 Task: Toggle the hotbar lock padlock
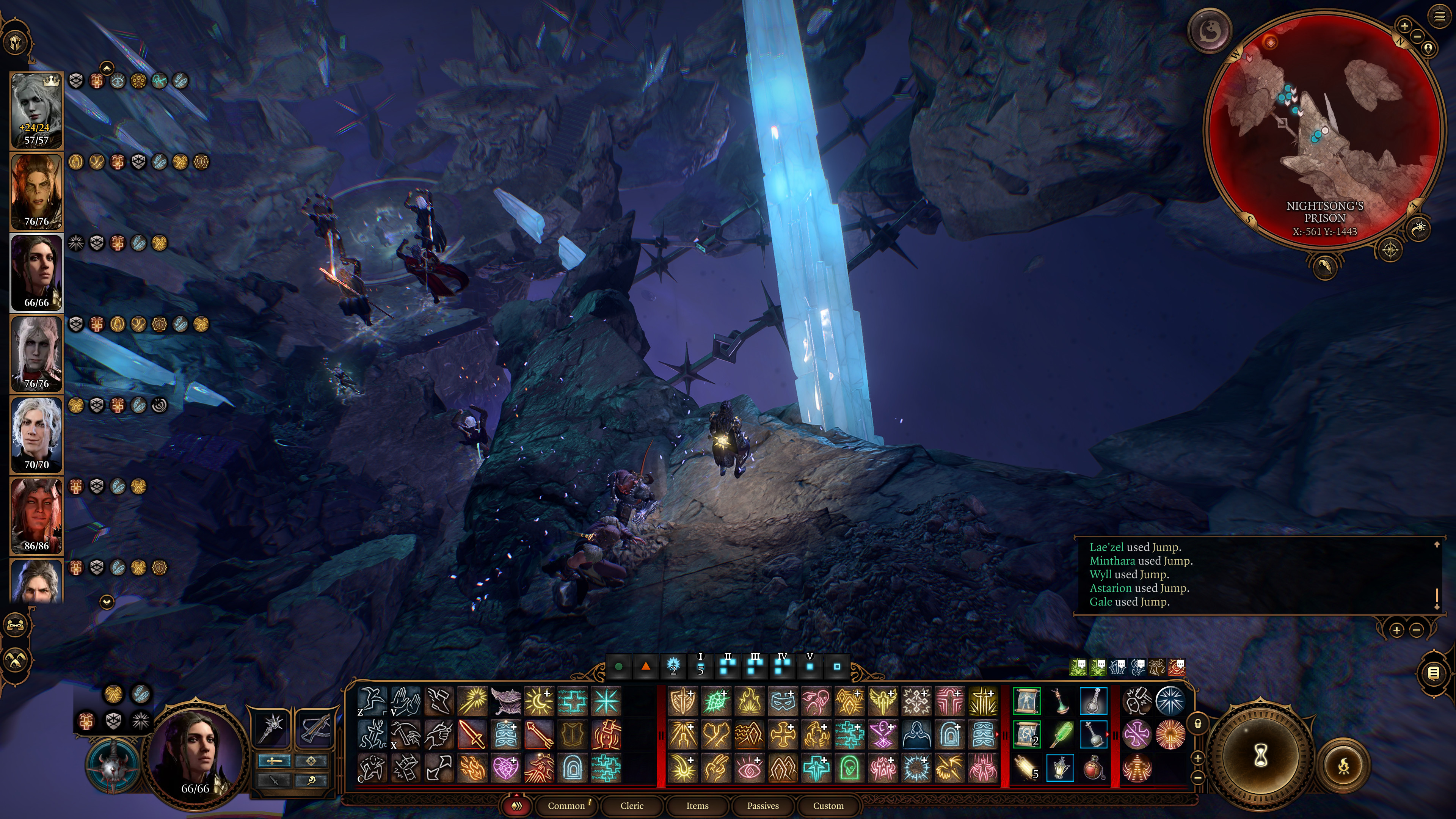1198,723
